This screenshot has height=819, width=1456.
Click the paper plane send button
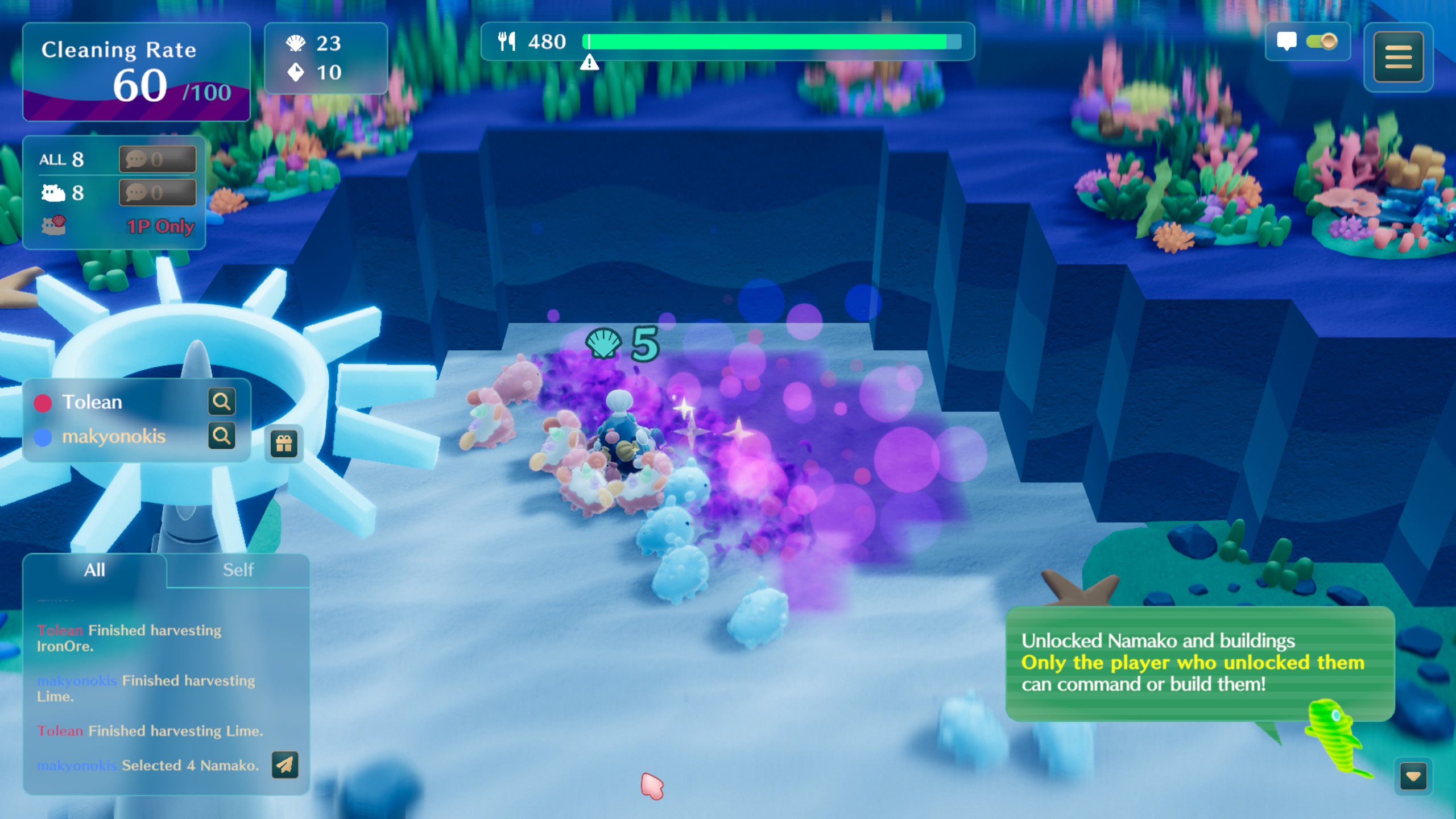coord(285,765)
